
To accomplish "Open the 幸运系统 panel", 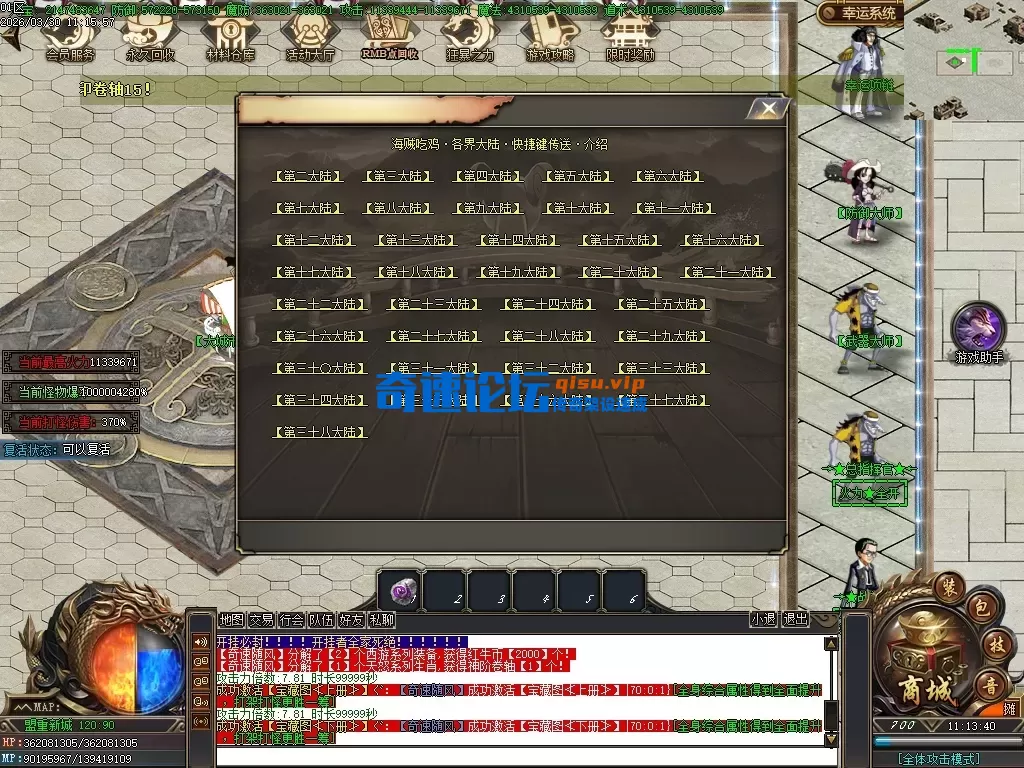I will (860, 14).
